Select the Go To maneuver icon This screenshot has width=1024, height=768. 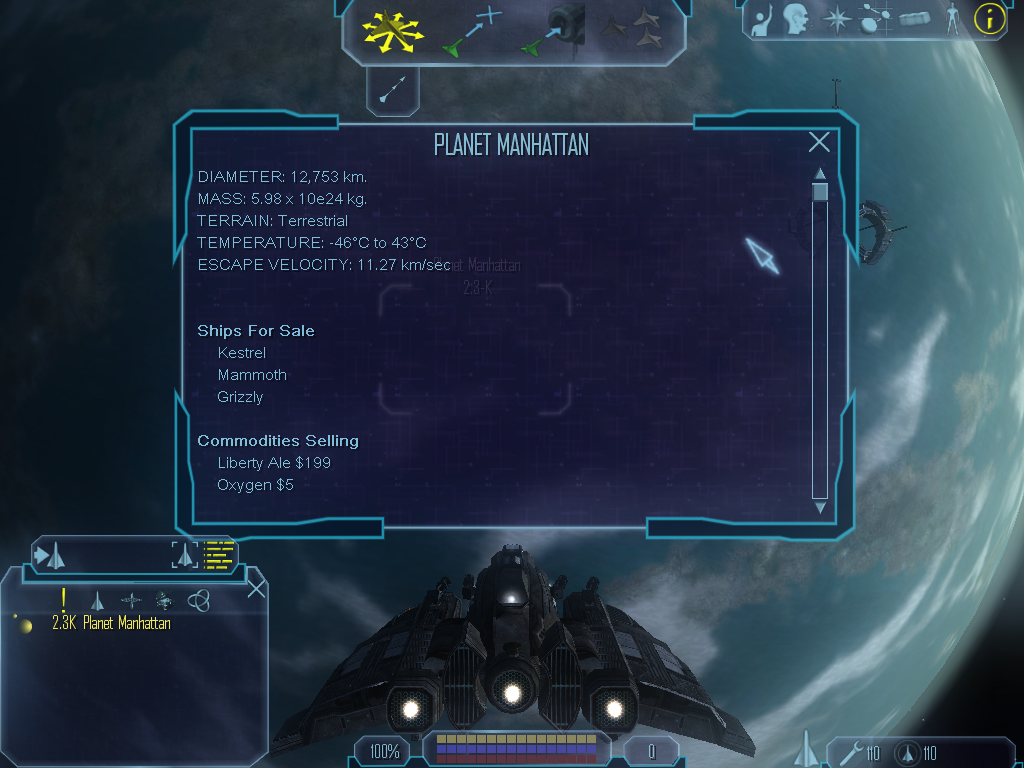[471, 30]
